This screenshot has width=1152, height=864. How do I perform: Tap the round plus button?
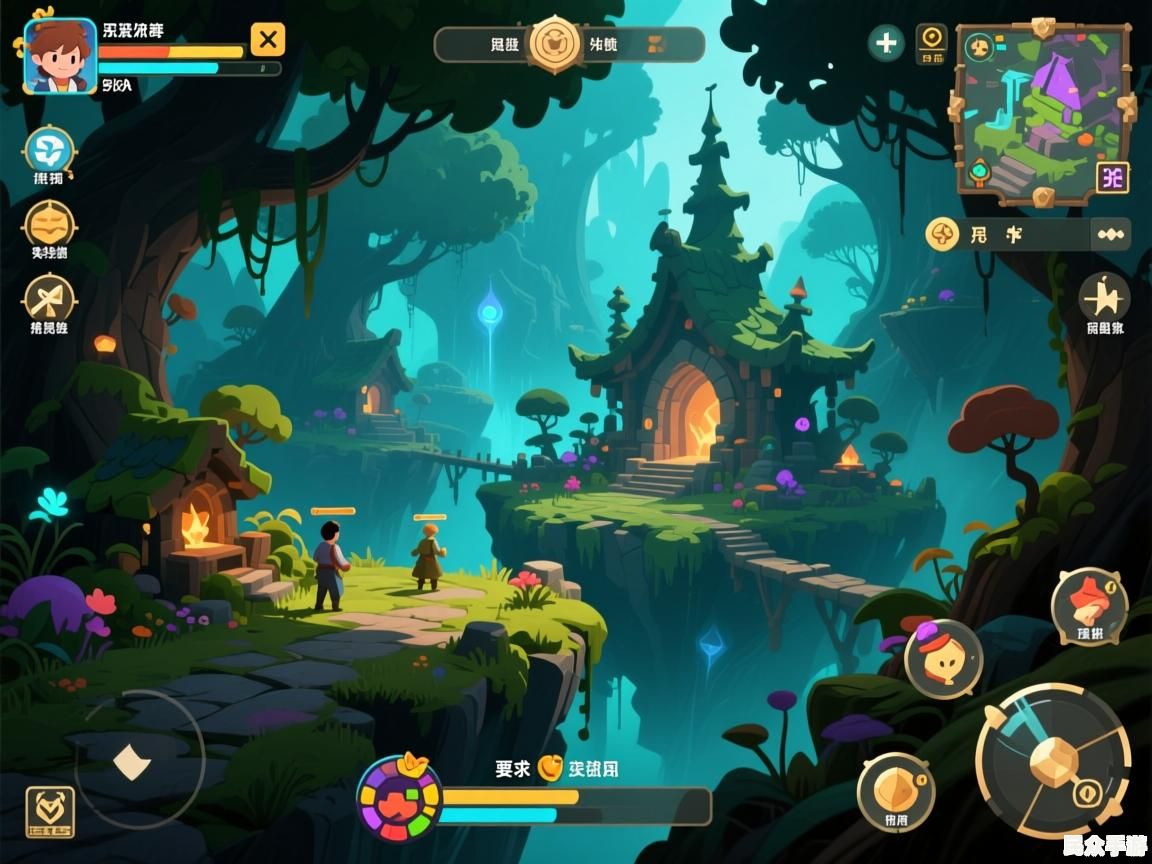pyautogui.click(x=886, y=43)
